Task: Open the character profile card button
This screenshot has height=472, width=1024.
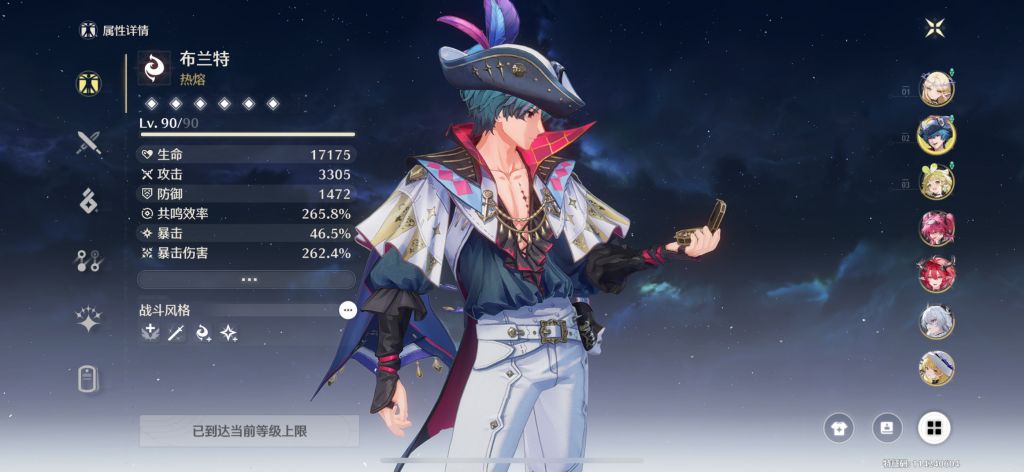Action: [x=886, y=428]
